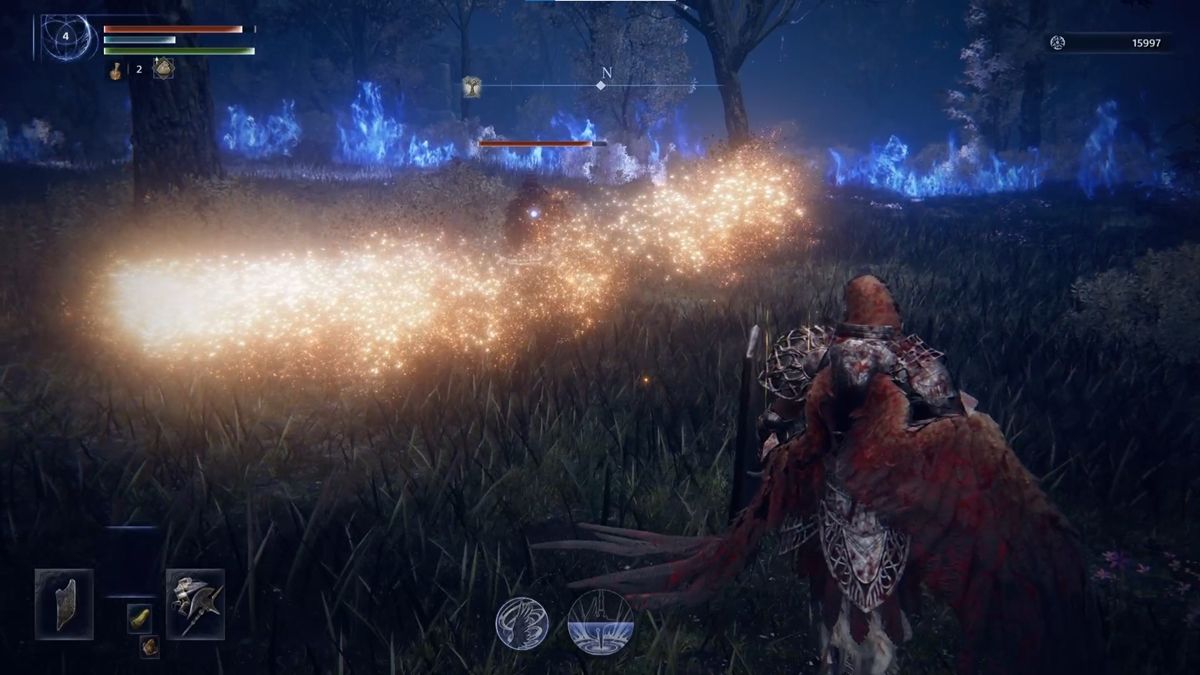This screenshot has width=1200, height=675.
Task: Use the yellow consumable item slot
Action: coord(140,617)
